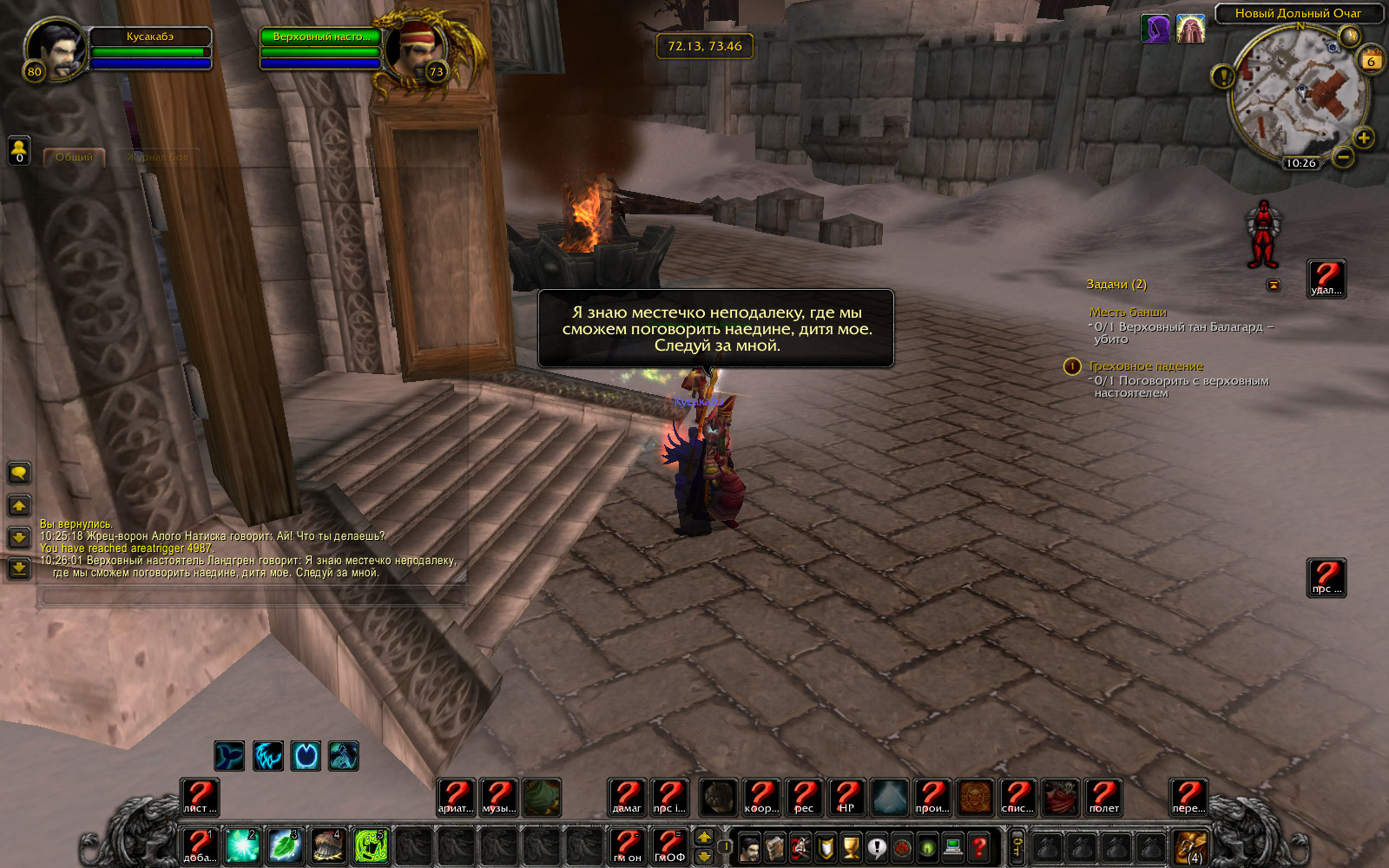1389x868 pixels.
Task: Select the player portrait Кусакабэ
Action: [56, 49]
